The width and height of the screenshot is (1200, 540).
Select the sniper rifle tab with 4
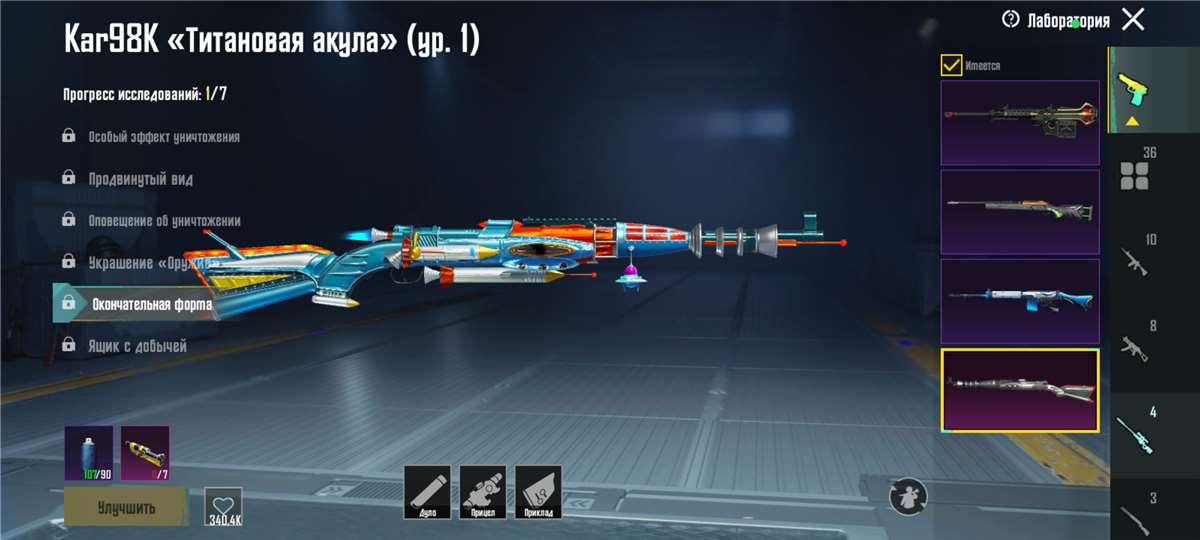(1137, 429)
